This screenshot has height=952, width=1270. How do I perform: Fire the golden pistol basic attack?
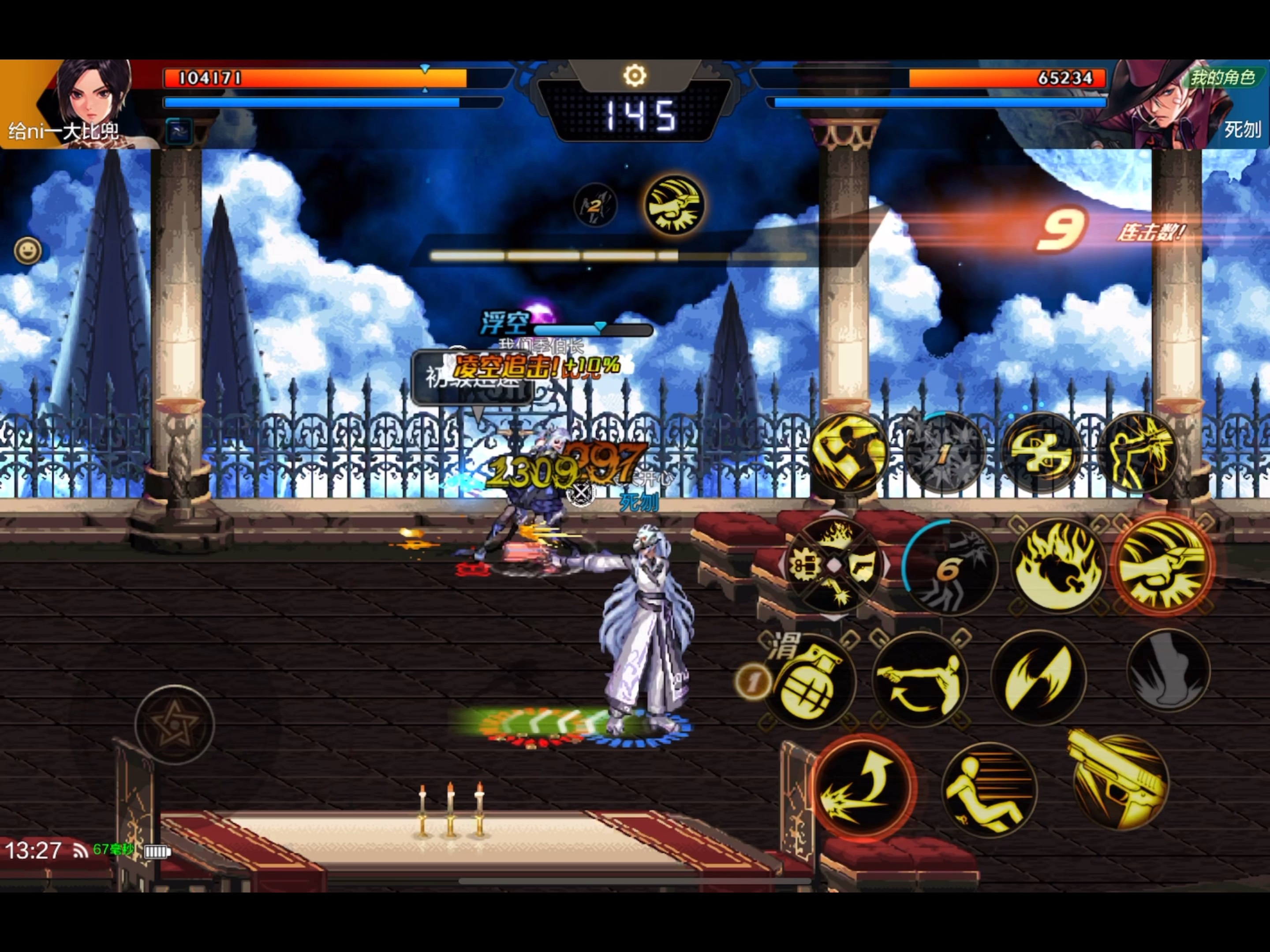coord(1119,781)
